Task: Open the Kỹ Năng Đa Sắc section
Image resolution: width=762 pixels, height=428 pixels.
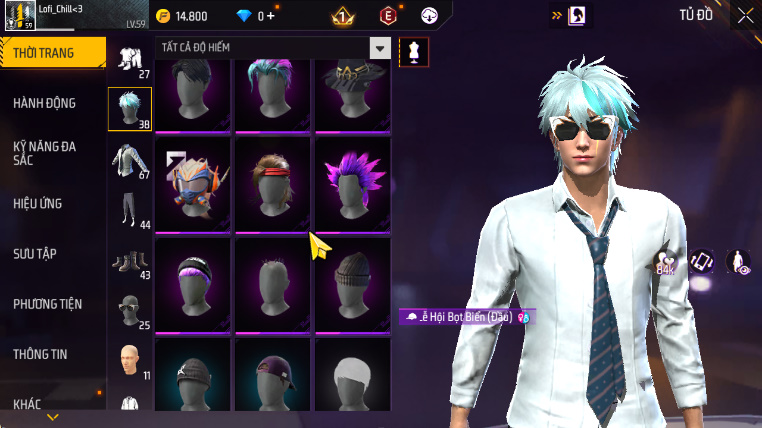Action: (45, 152)
